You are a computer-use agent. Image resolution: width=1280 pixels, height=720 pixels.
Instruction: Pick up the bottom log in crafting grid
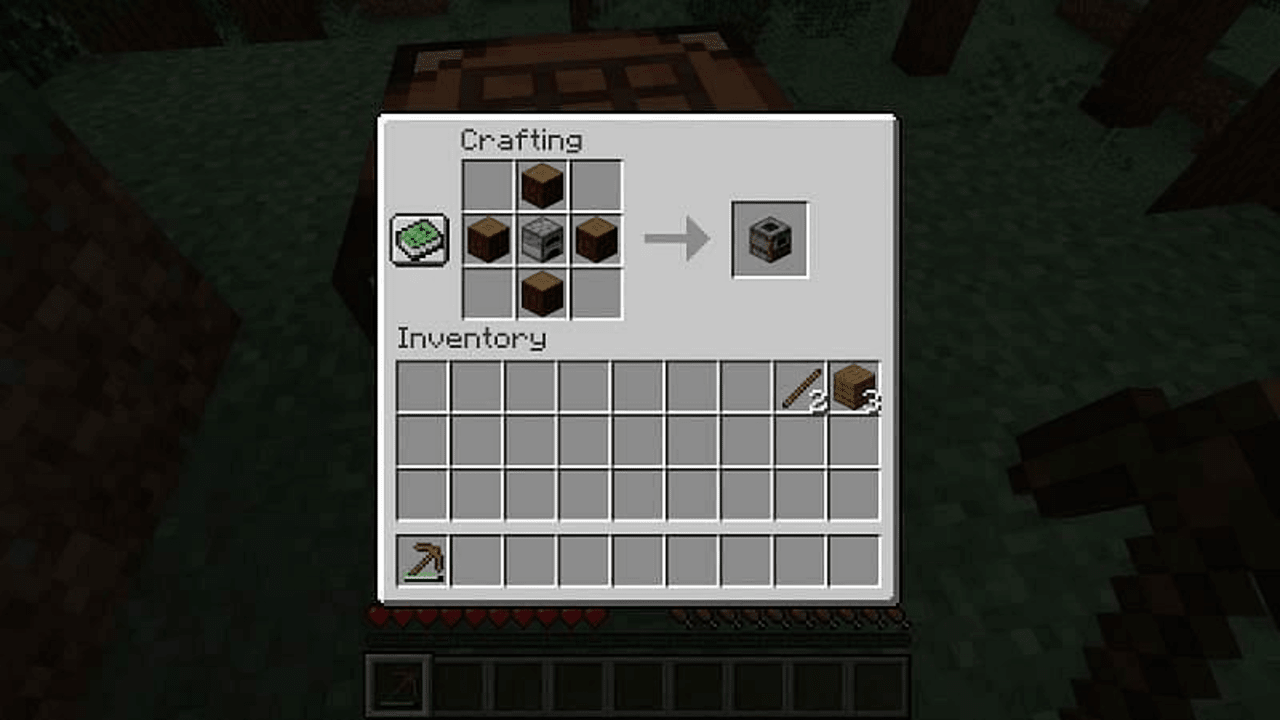542,294
